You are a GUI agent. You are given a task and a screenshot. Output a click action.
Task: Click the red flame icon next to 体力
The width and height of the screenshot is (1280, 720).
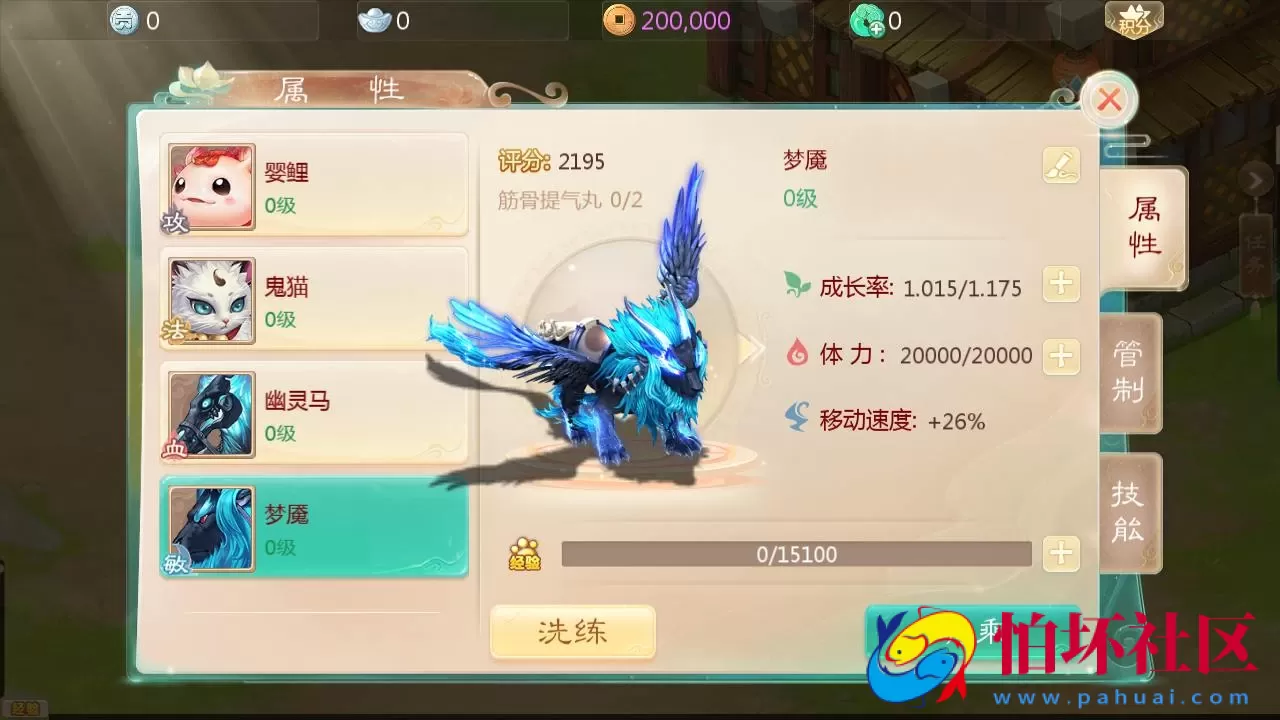pos(795,354)
